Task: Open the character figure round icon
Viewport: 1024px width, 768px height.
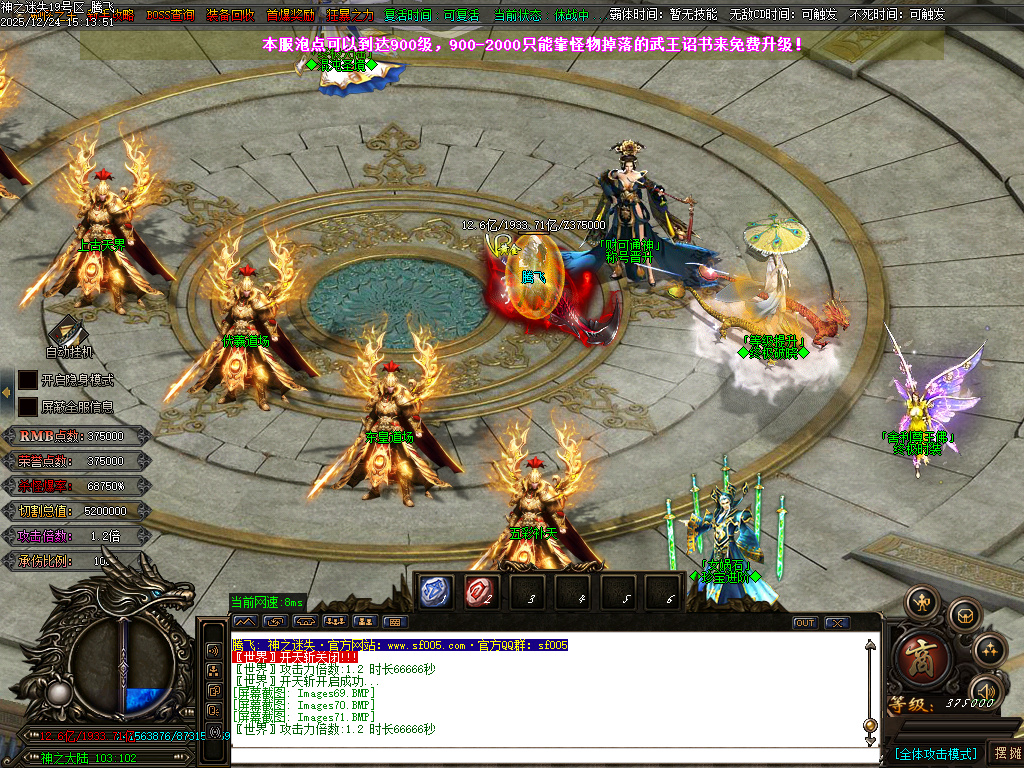Action: (921, 602)
